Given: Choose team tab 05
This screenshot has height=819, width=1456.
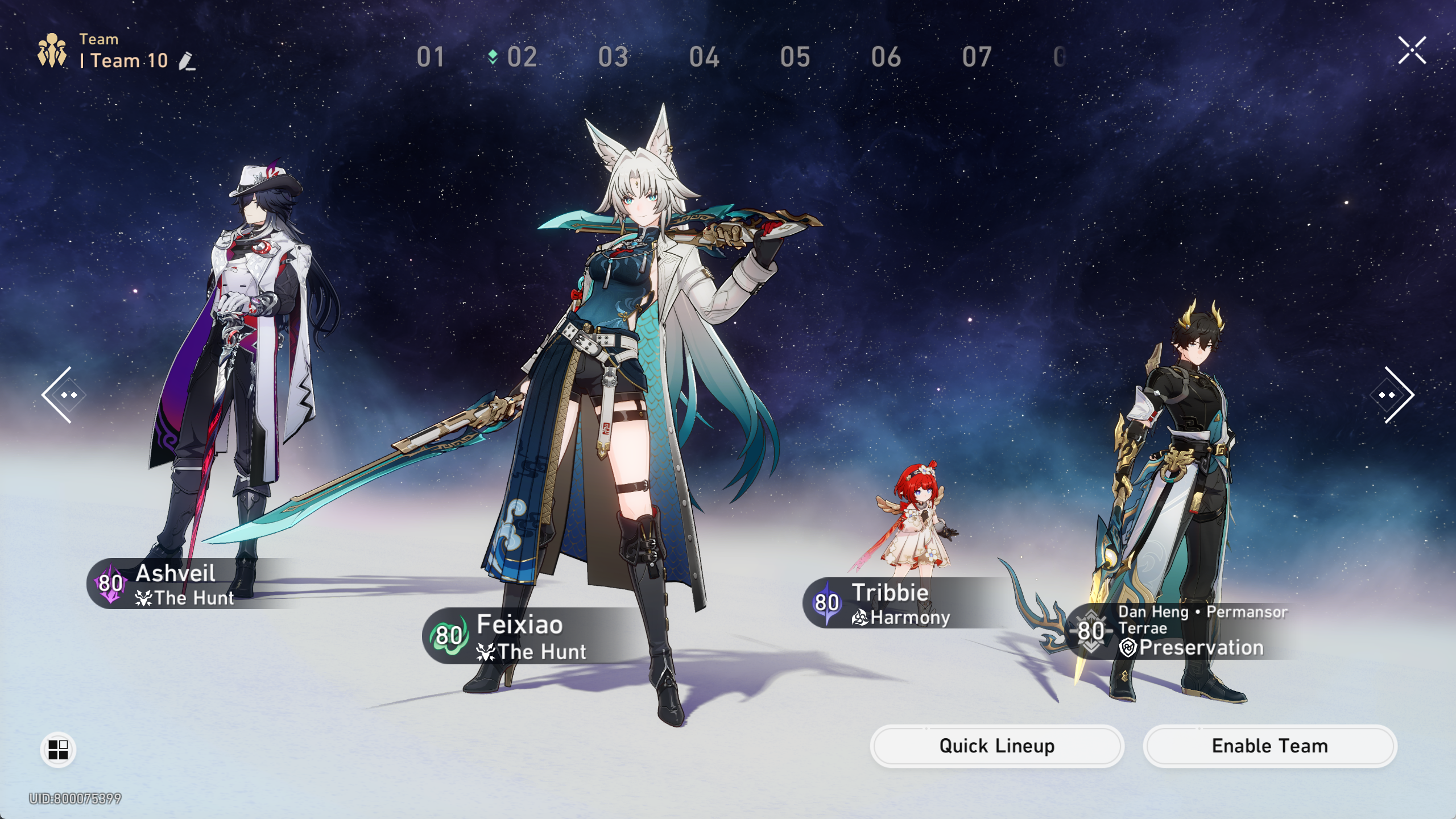Looking at the screenshot, I should 795,57.
